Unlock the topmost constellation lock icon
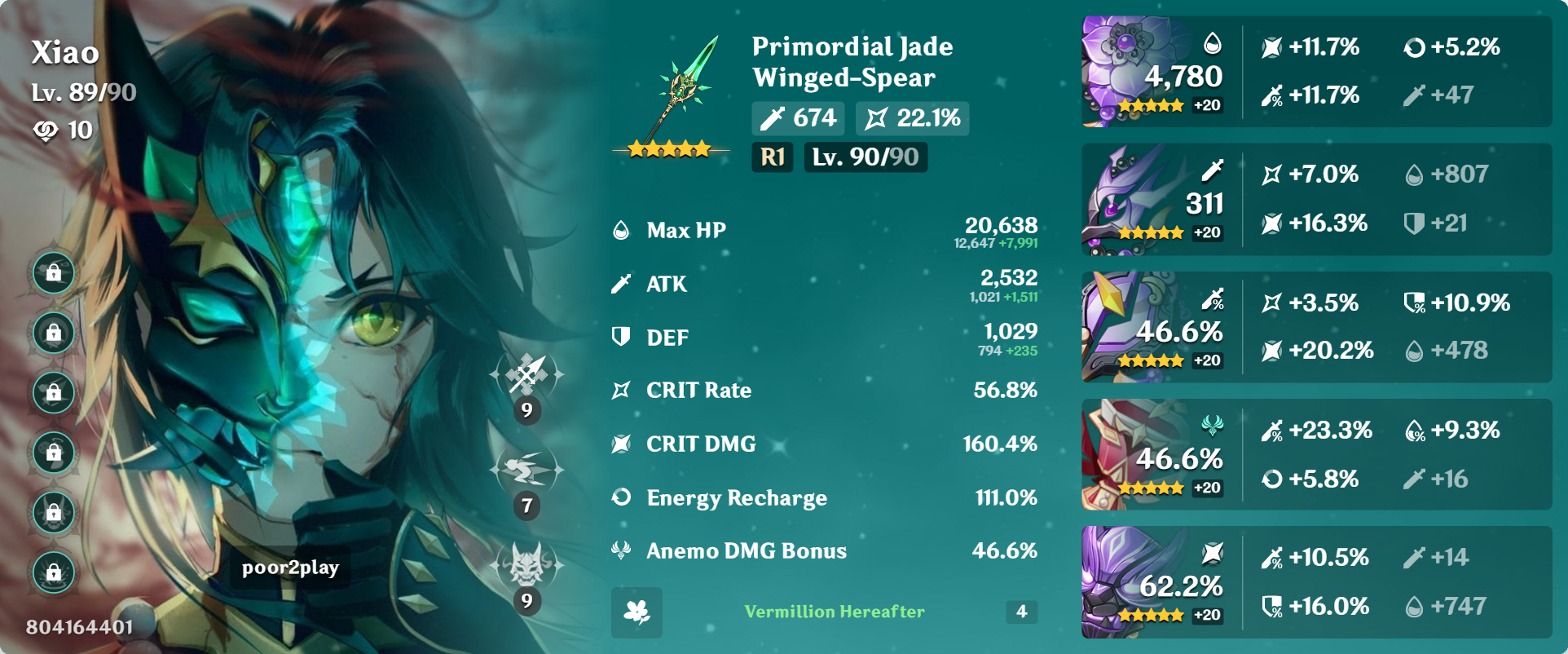Image resolution: width=1568 pixels, height=654 pixels. pos(52,274)
